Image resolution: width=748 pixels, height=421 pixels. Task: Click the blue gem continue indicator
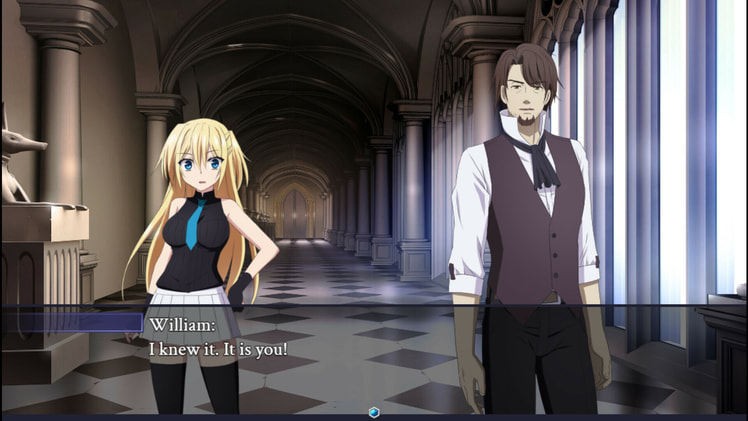373,412
